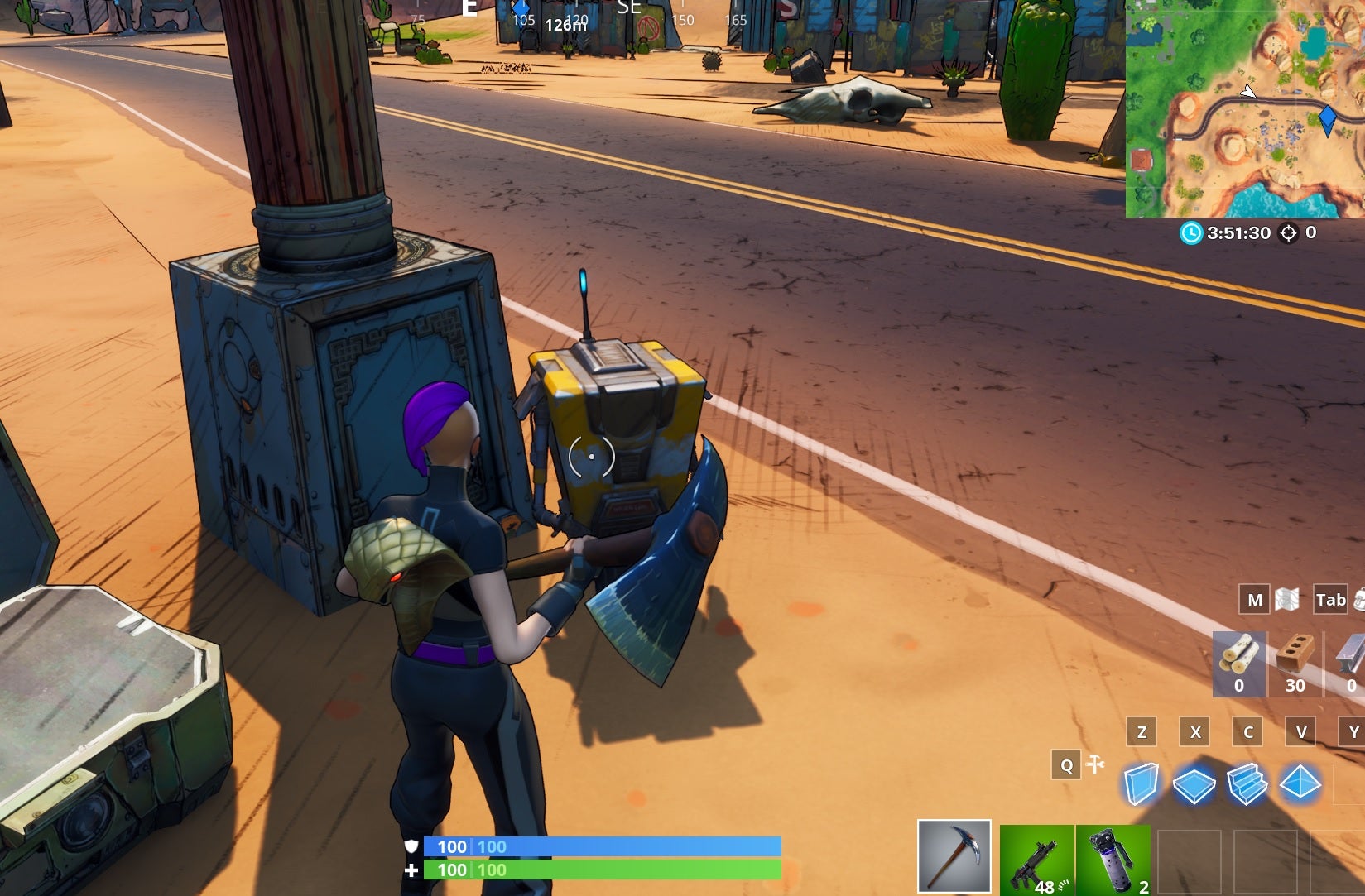Image resolution: width=1365 pixels, height=896 pixels.
Task: Click the storm timer clock icon
Action: pyautogui.click(x=1190, y=233)
